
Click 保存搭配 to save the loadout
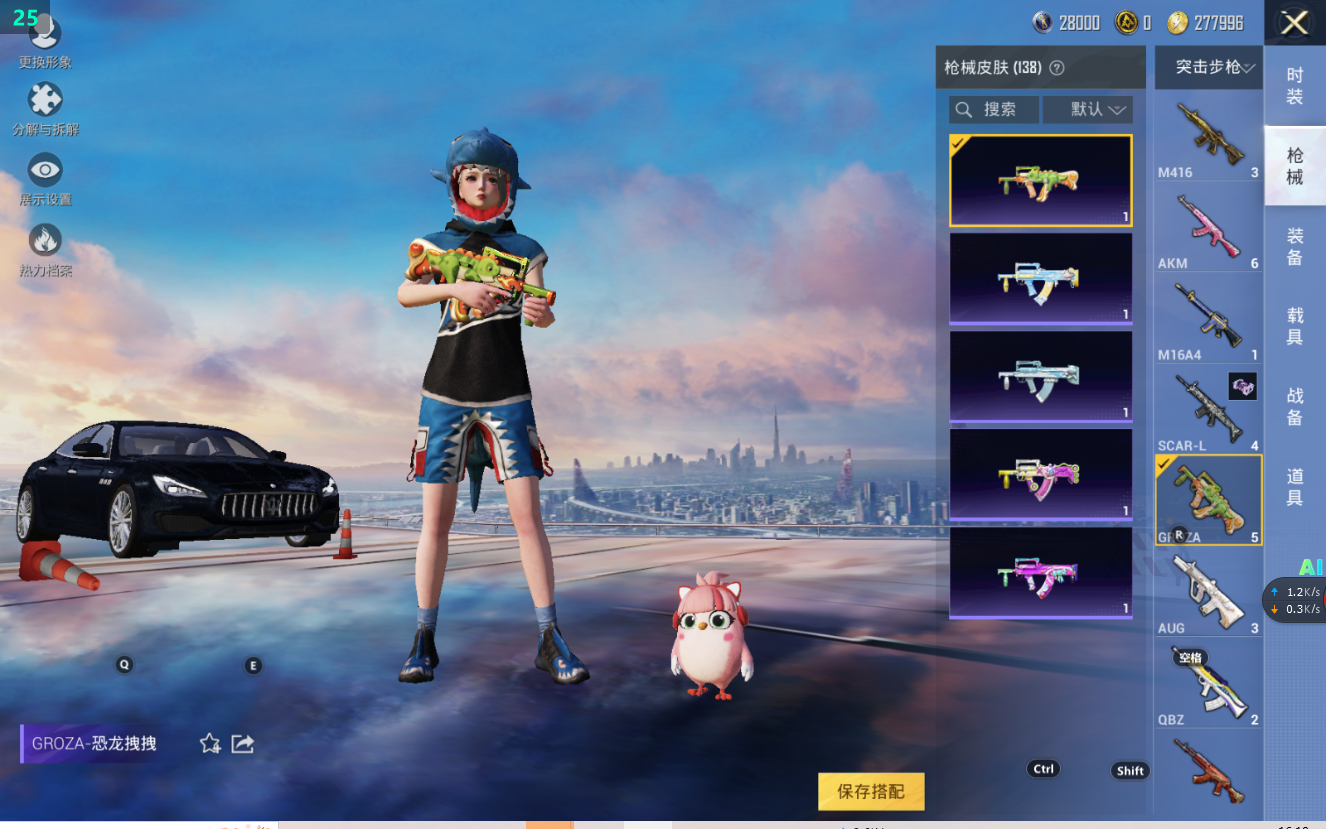[x=871, y=791]
